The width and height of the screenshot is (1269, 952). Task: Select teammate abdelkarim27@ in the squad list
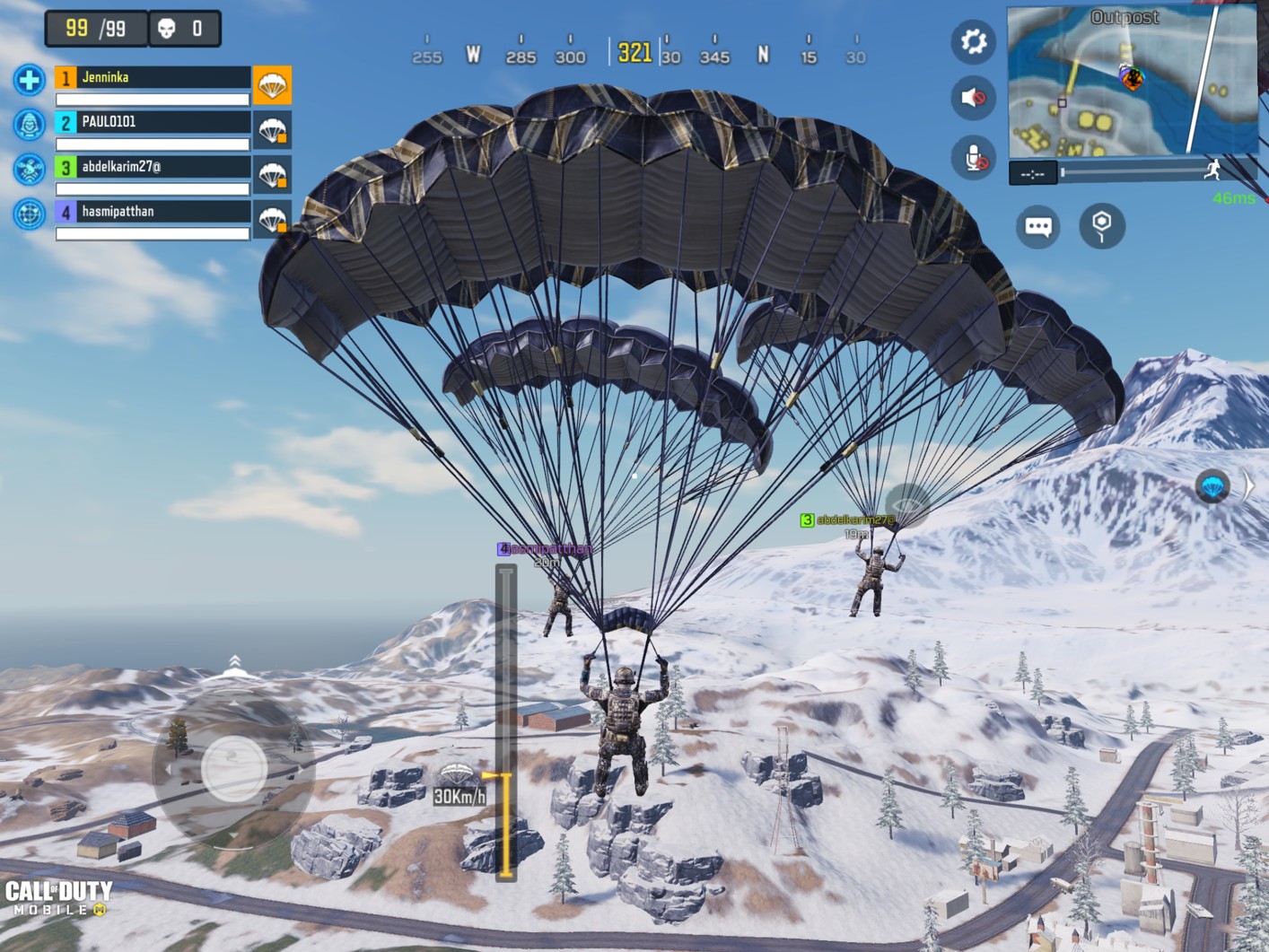(153, 167)
